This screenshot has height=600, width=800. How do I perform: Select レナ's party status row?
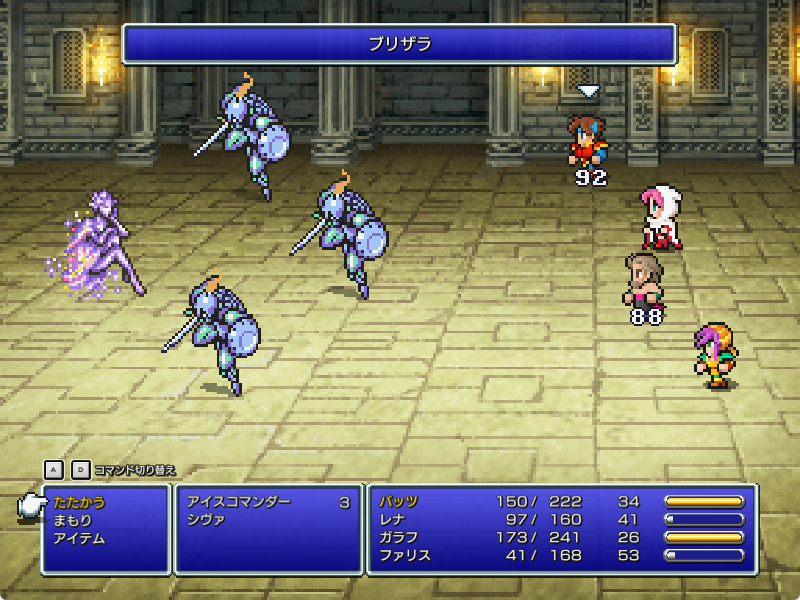[560, 520]
